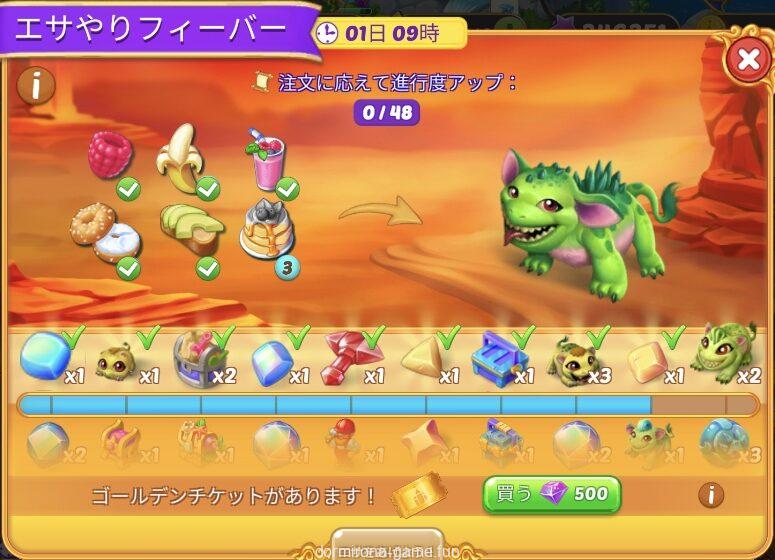Close the feeding fever event window
The image size is (775, 560).
click(x=747, y=60)
